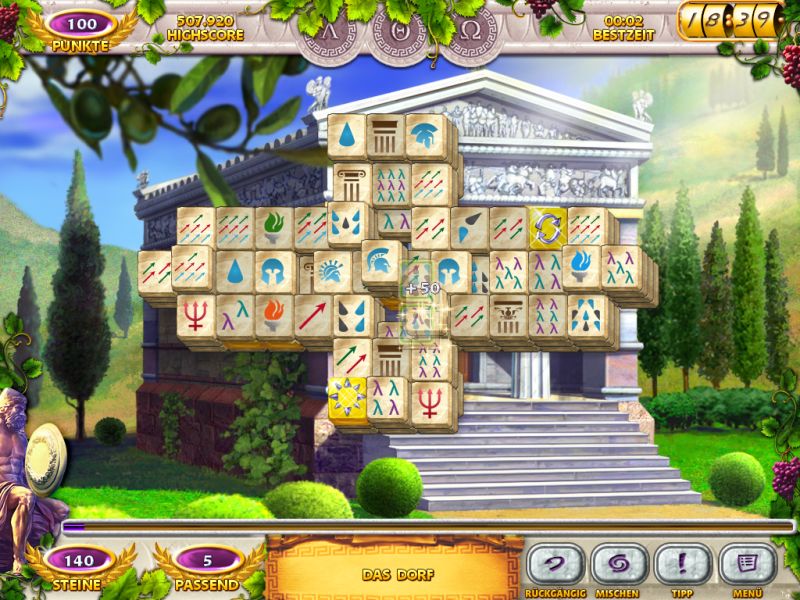Pick the golden tile with swirling arrows
The width and height of the screenshot is (800, 600).
547,226
